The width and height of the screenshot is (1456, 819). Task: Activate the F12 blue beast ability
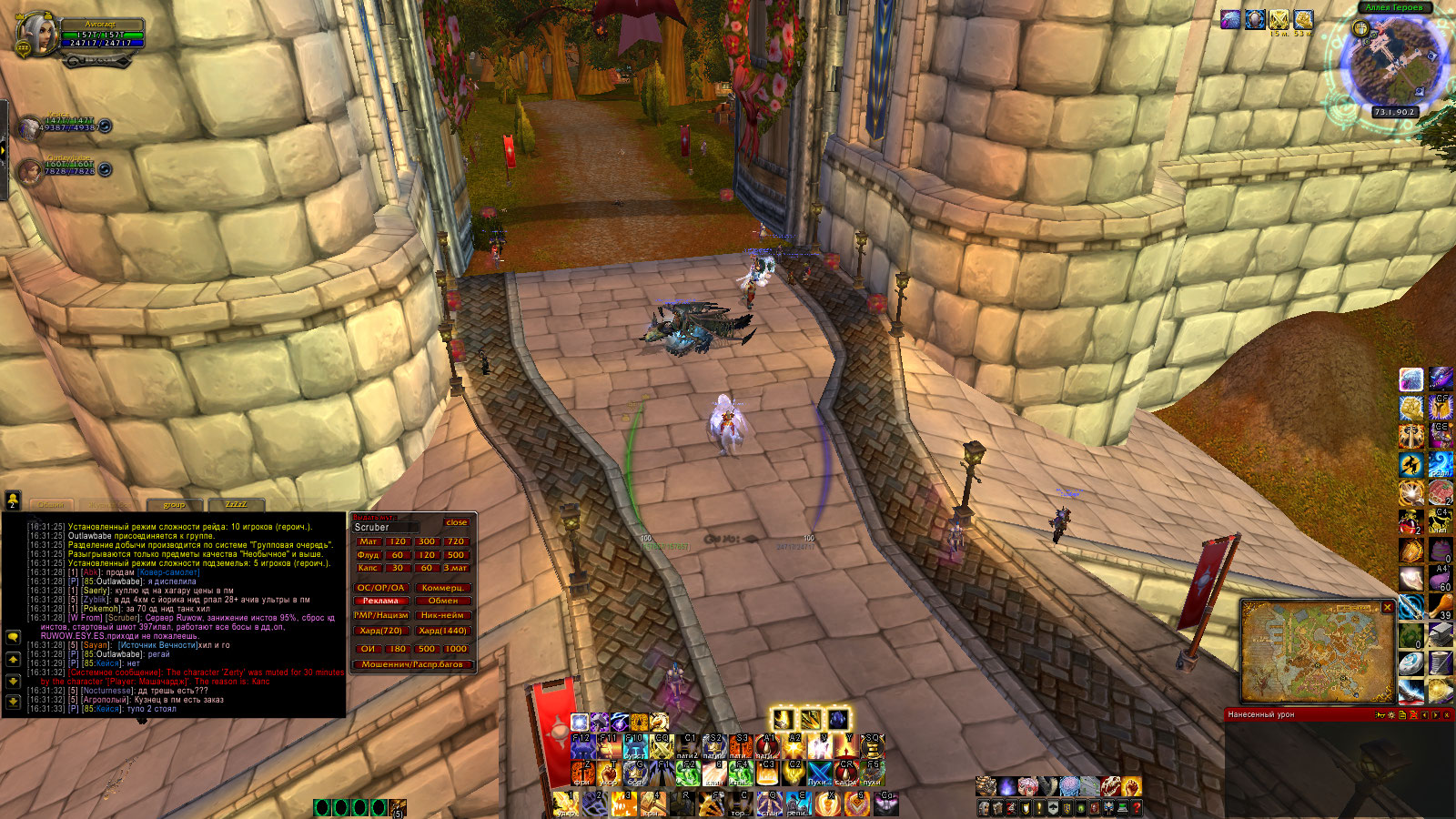(583, 747)
